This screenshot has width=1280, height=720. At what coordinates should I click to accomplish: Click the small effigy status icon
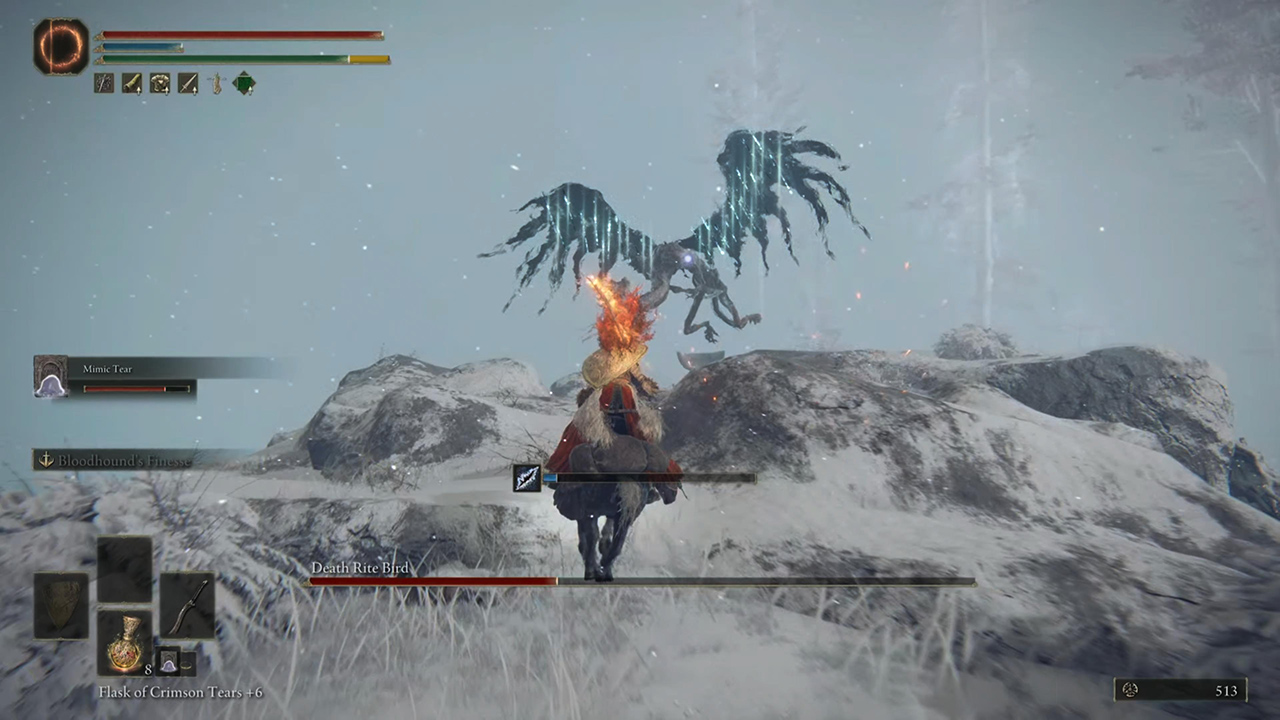tap(215, 84)
